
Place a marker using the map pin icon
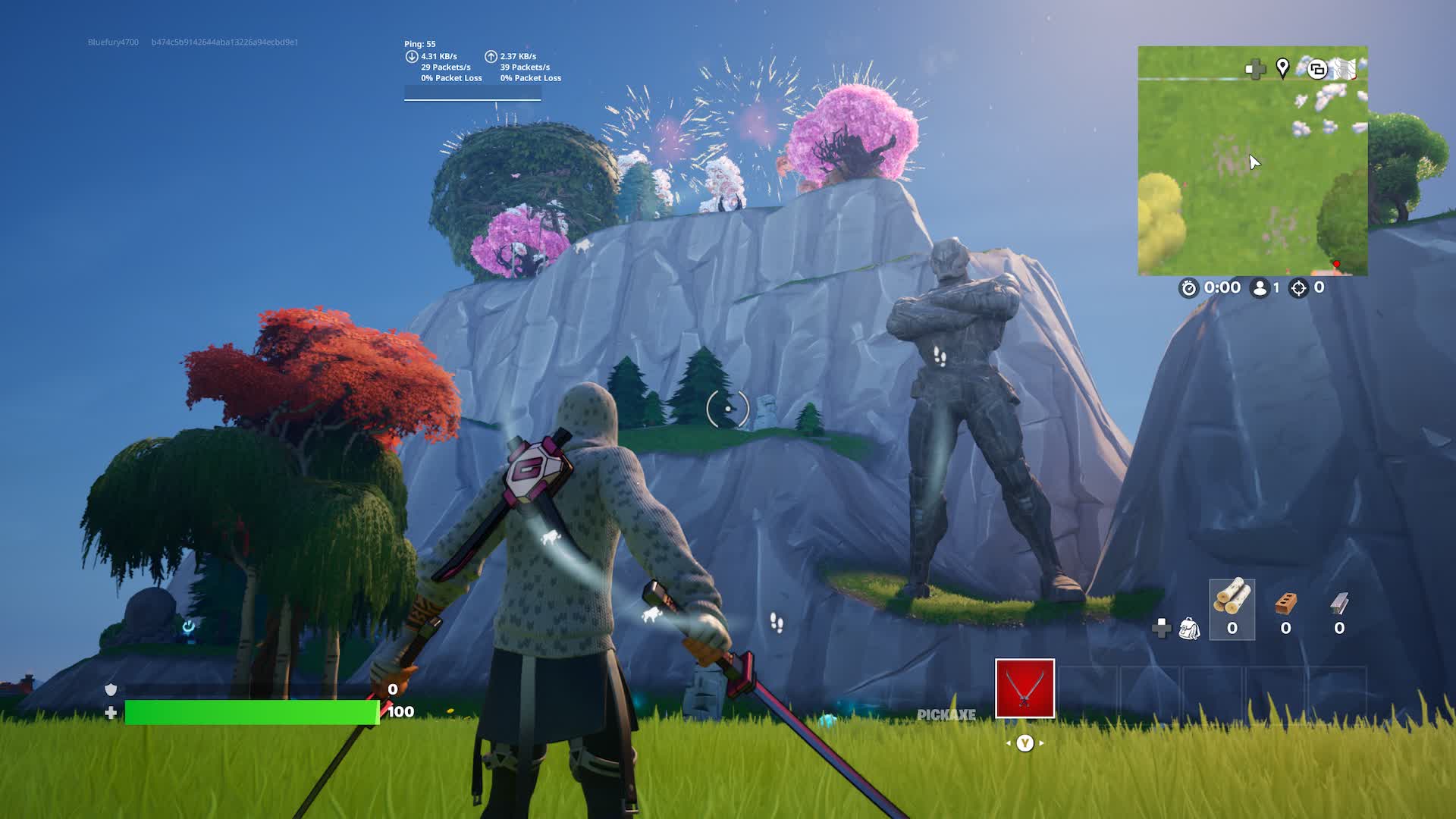click(x=1282, y=68)
